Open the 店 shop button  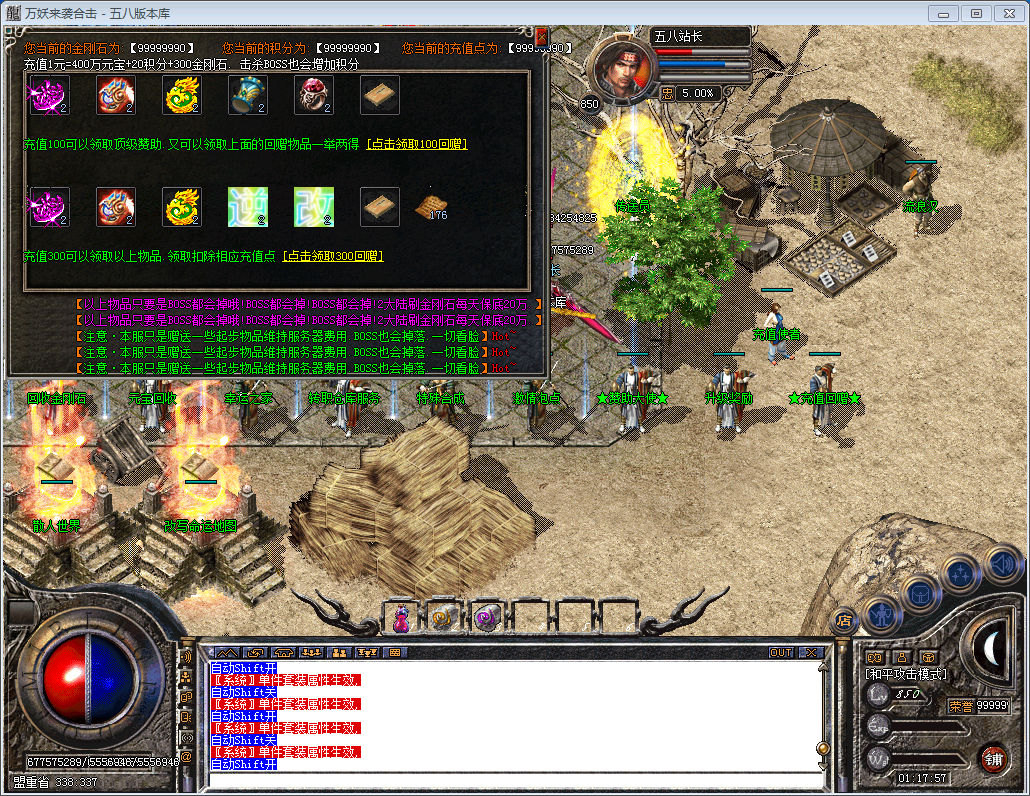tap(845, 620)
